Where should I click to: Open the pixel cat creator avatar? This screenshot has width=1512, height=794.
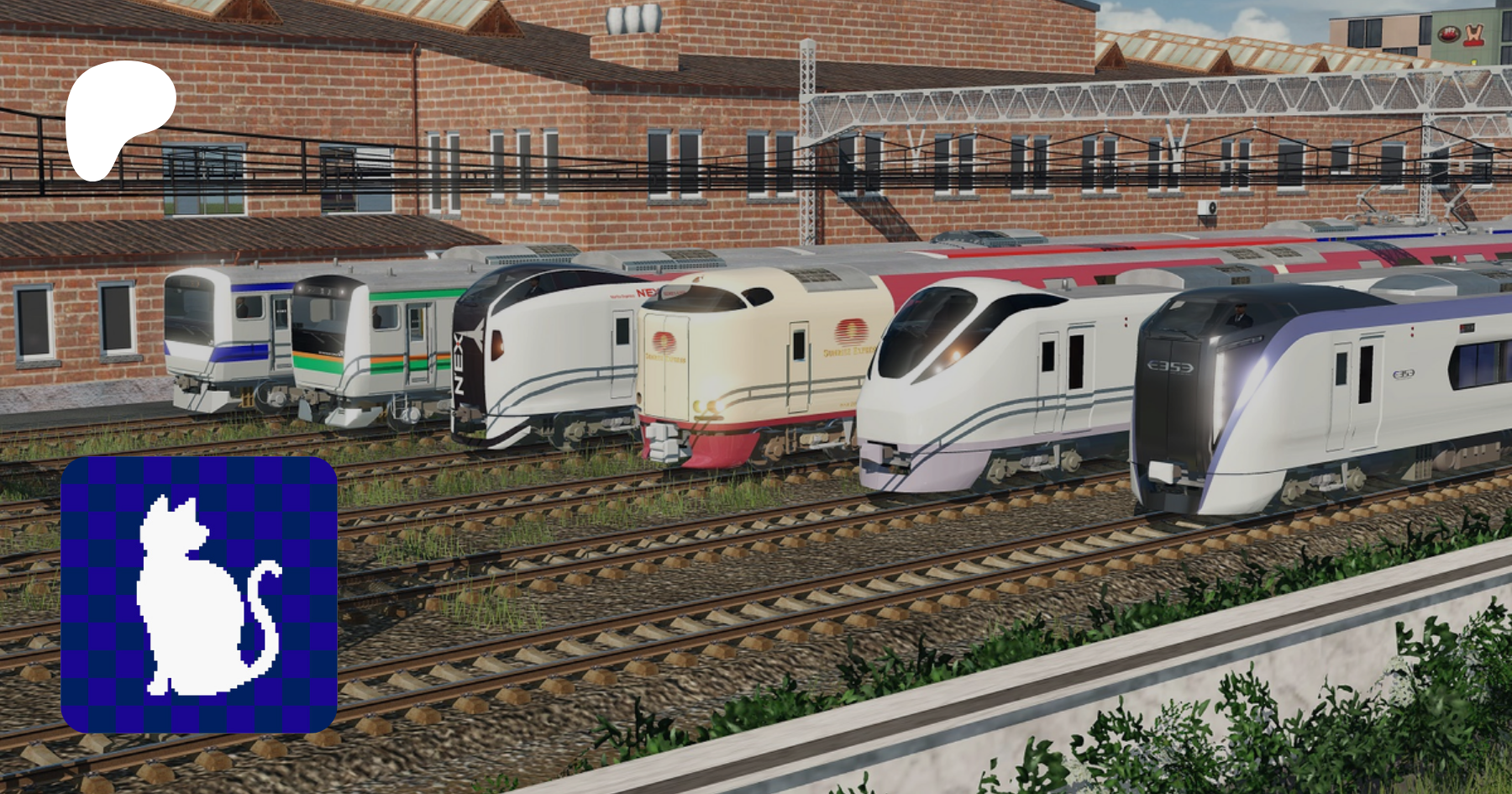pos(199,594)
